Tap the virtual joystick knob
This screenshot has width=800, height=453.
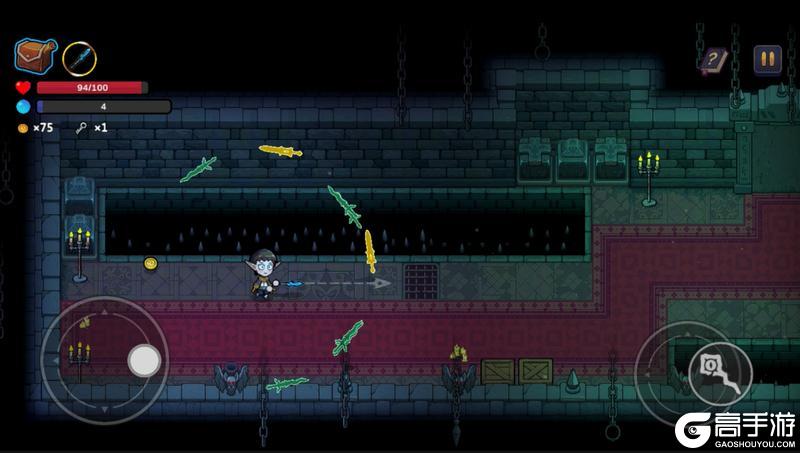point(145,360)
